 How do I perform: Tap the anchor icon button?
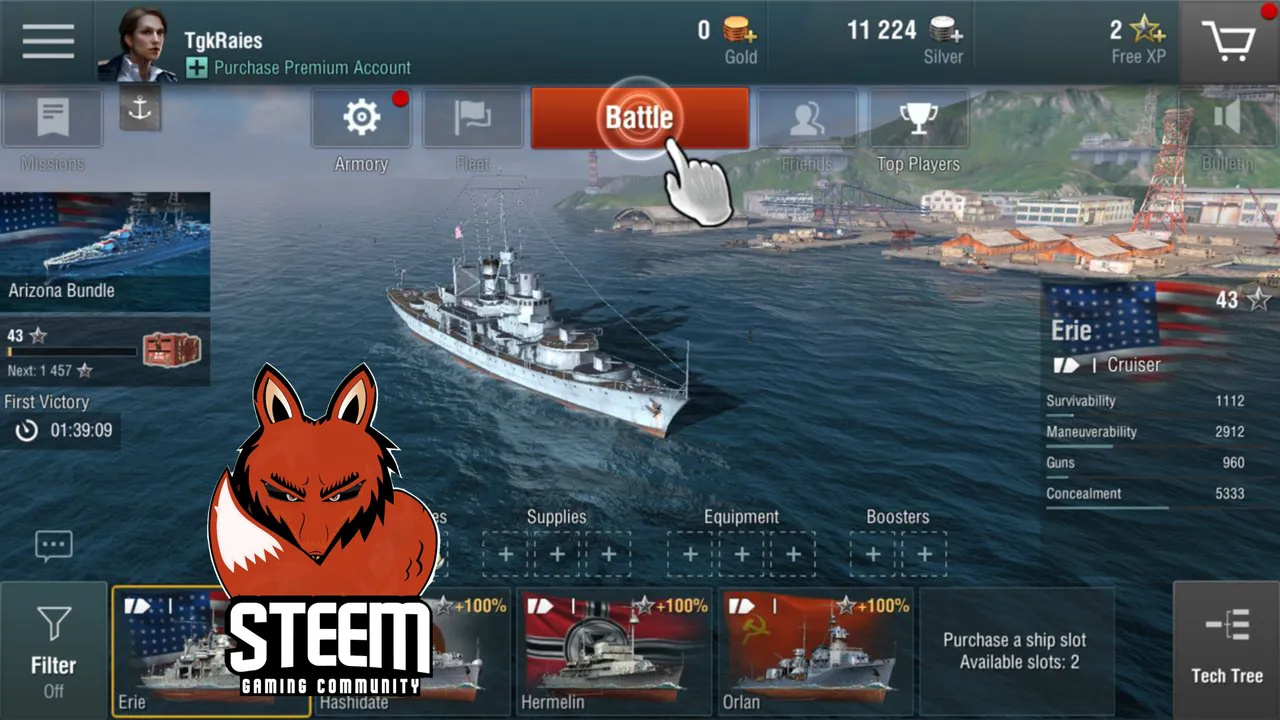(x=140, y=109)
